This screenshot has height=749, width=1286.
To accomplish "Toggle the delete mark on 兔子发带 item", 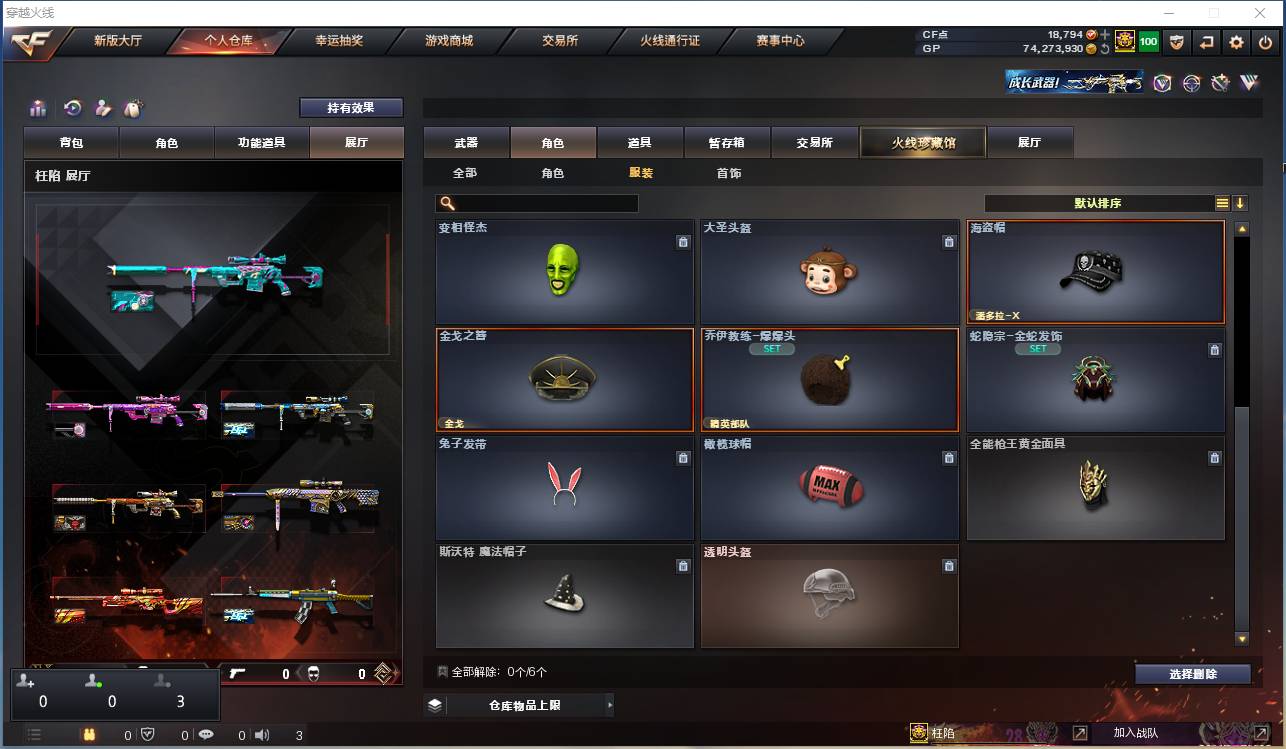I will [x=683, y=457].
